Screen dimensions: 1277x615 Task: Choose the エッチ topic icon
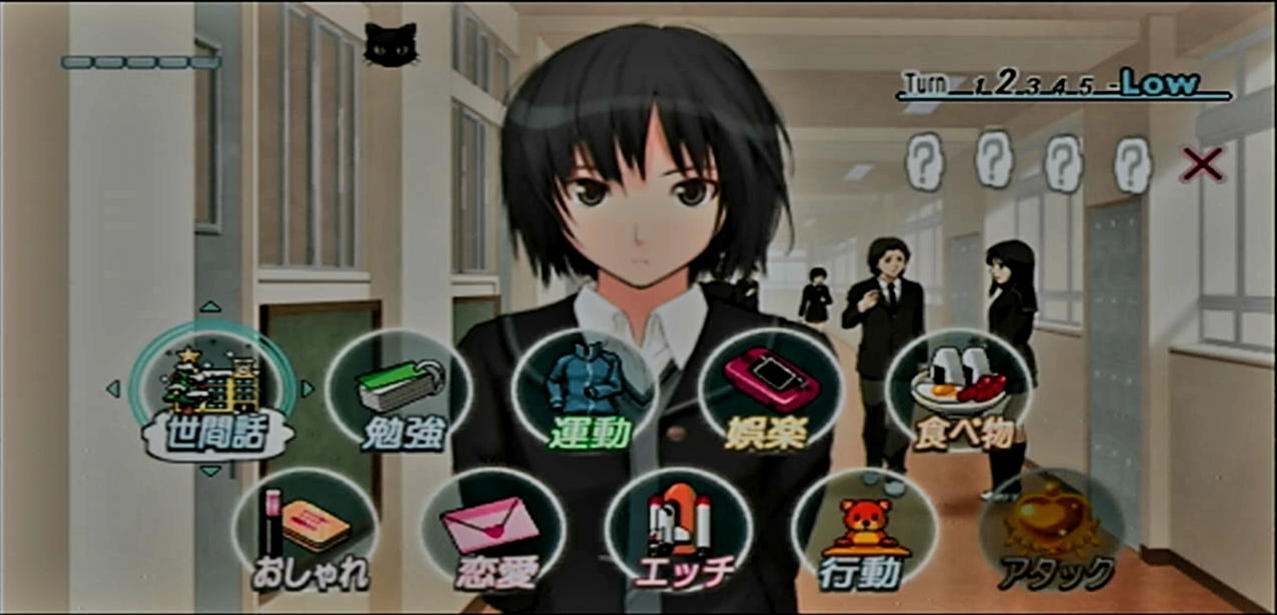tap(678, 532)
